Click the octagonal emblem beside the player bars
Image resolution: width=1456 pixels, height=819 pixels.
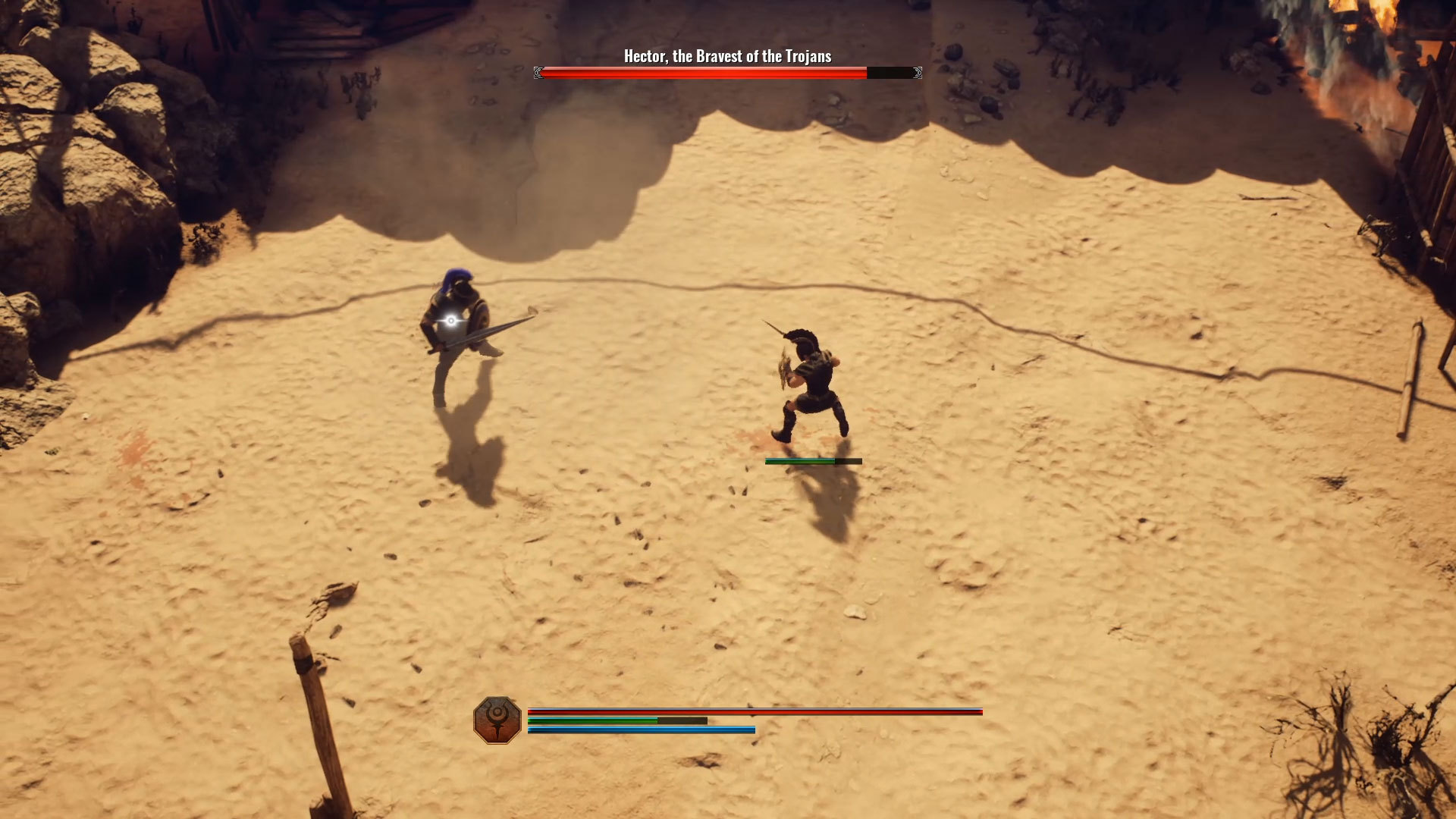coord(497,720)
